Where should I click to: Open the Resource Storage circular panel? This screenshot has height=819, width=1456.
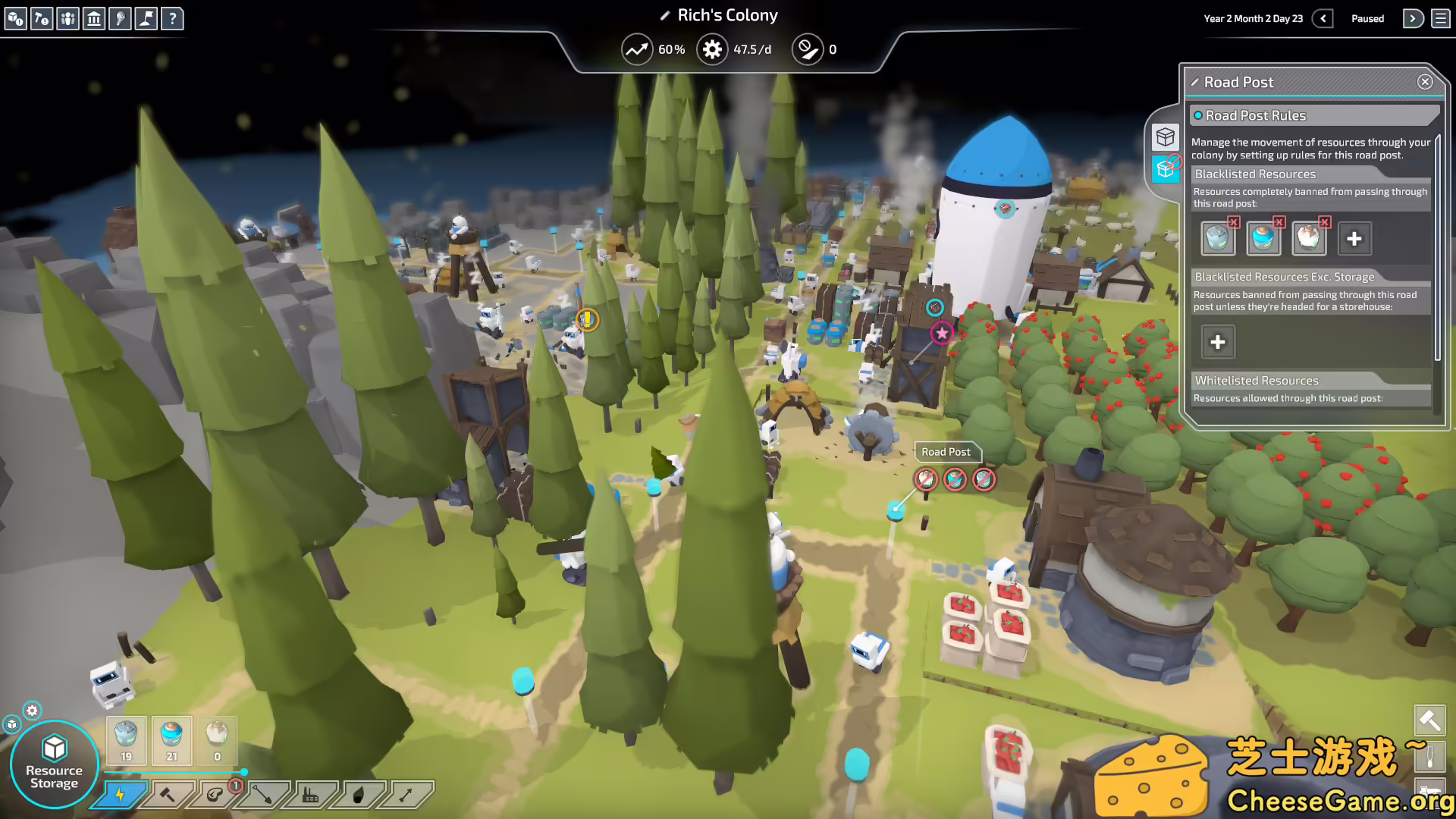pos(53,762)
